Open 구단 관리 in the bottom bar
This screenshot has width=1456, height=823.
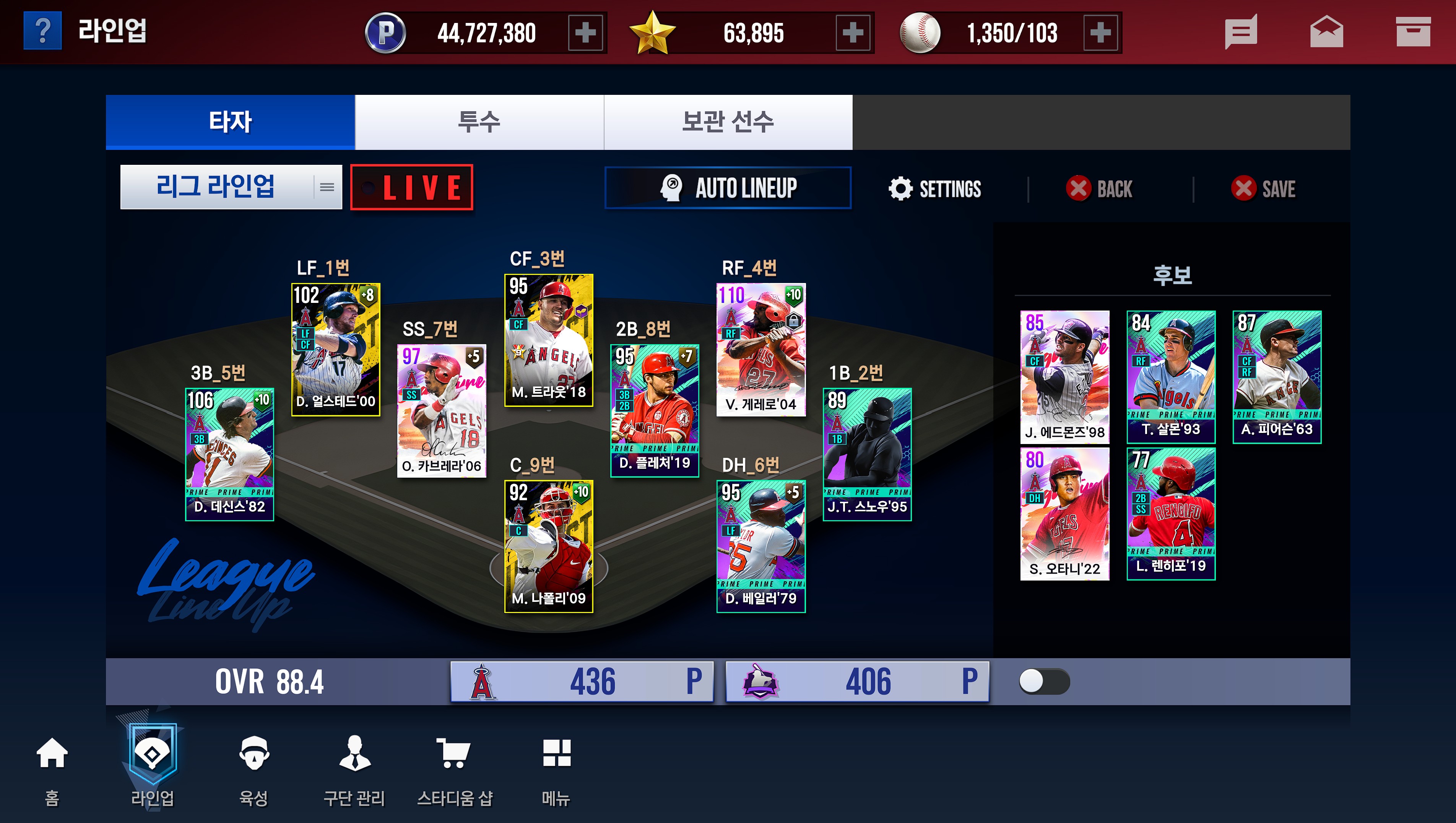pos(354,769)
